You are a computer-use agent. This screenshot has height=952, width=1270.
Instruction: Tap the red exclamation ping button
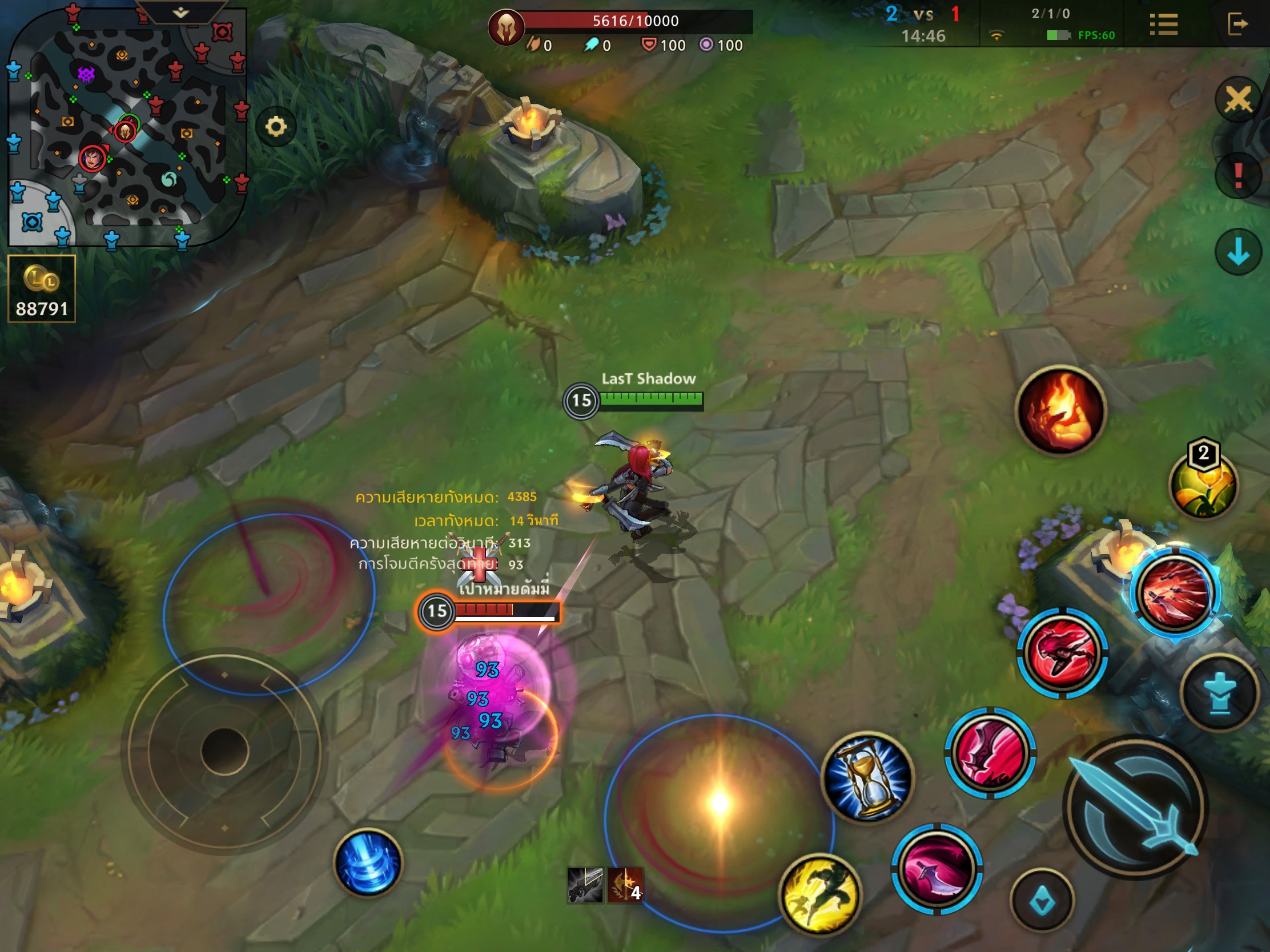pos(1238,176)
